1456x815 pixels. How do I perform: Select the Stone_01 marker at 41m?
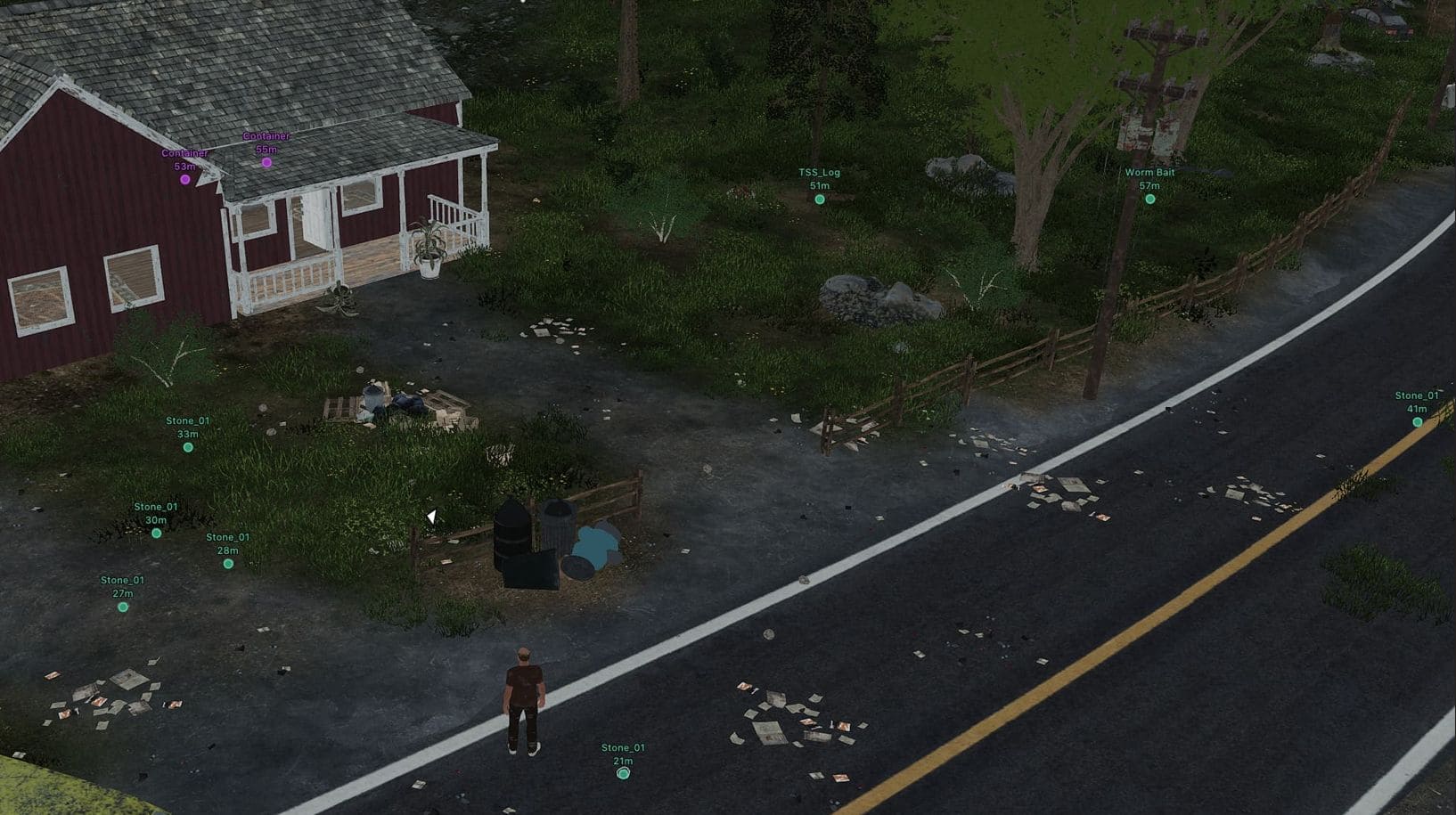pos(1417,422)
